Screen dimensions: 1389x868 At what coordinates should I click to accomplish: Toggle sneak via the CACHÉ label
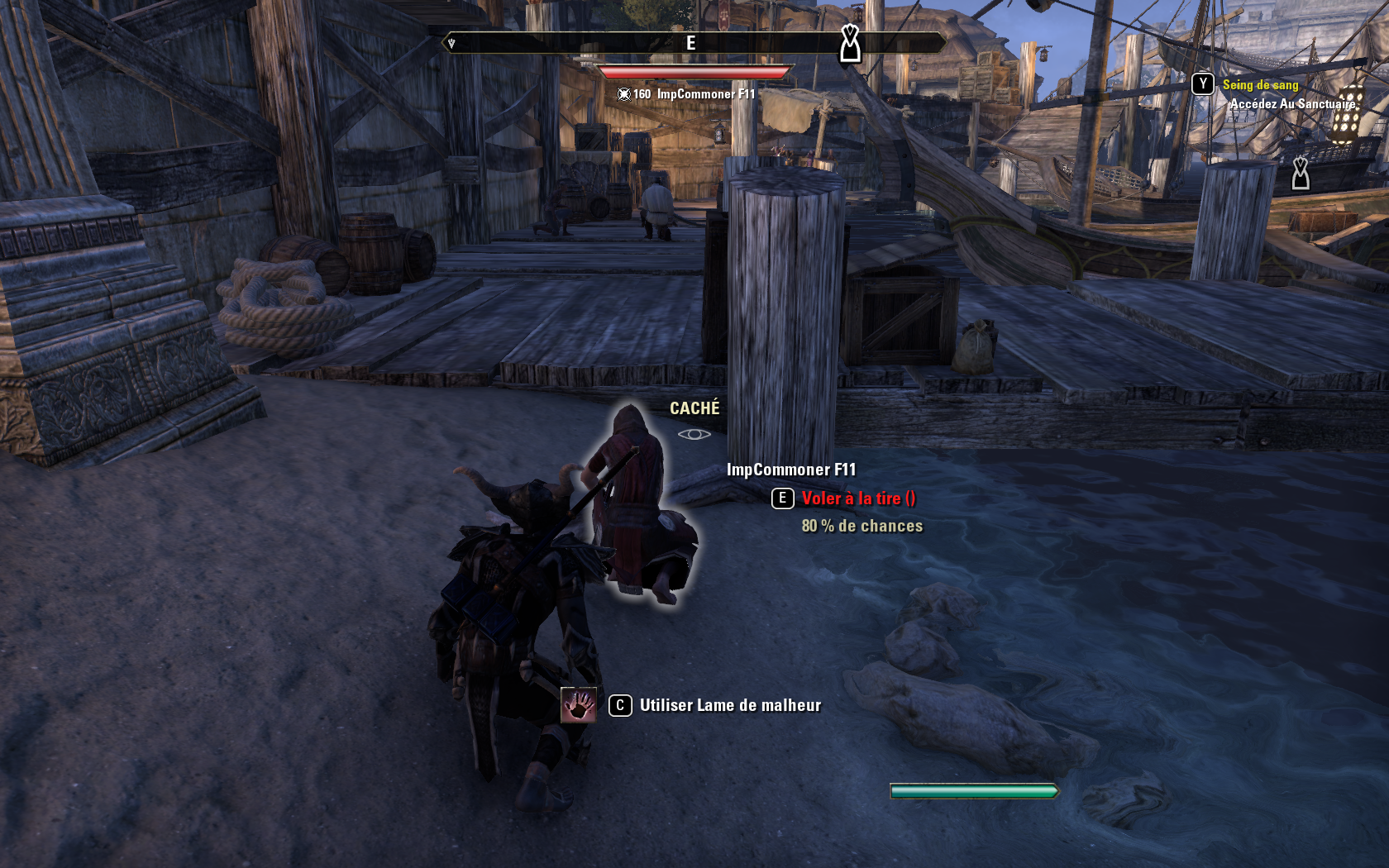tap(694, 407)
